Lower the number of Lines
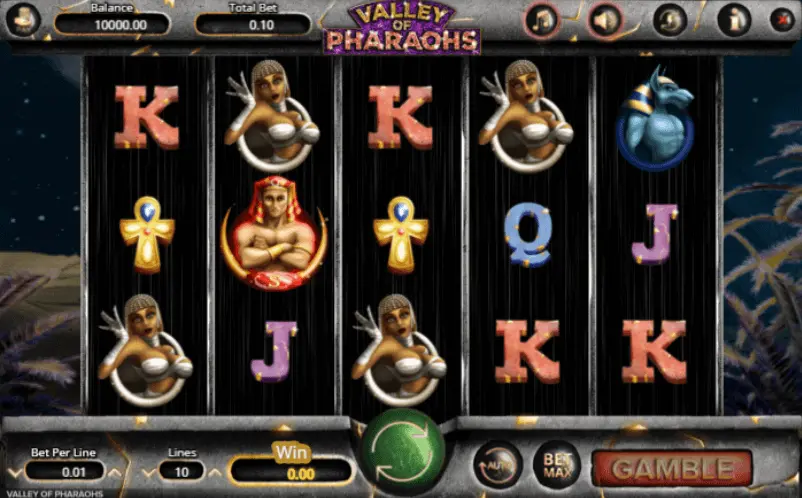 [x=147, y=470]
